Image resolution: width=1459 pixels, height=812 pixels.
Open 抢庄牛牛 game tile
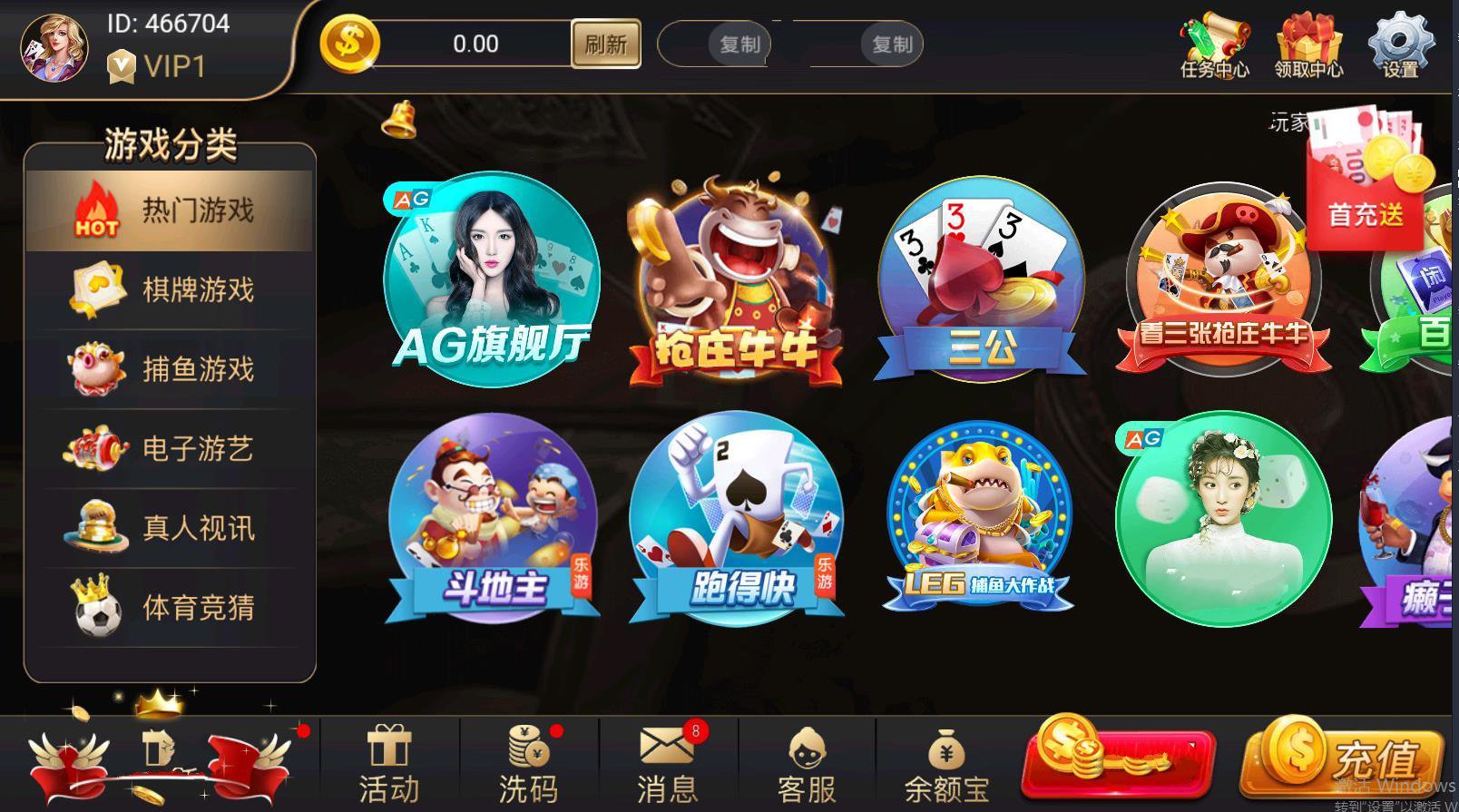(735, 281)
